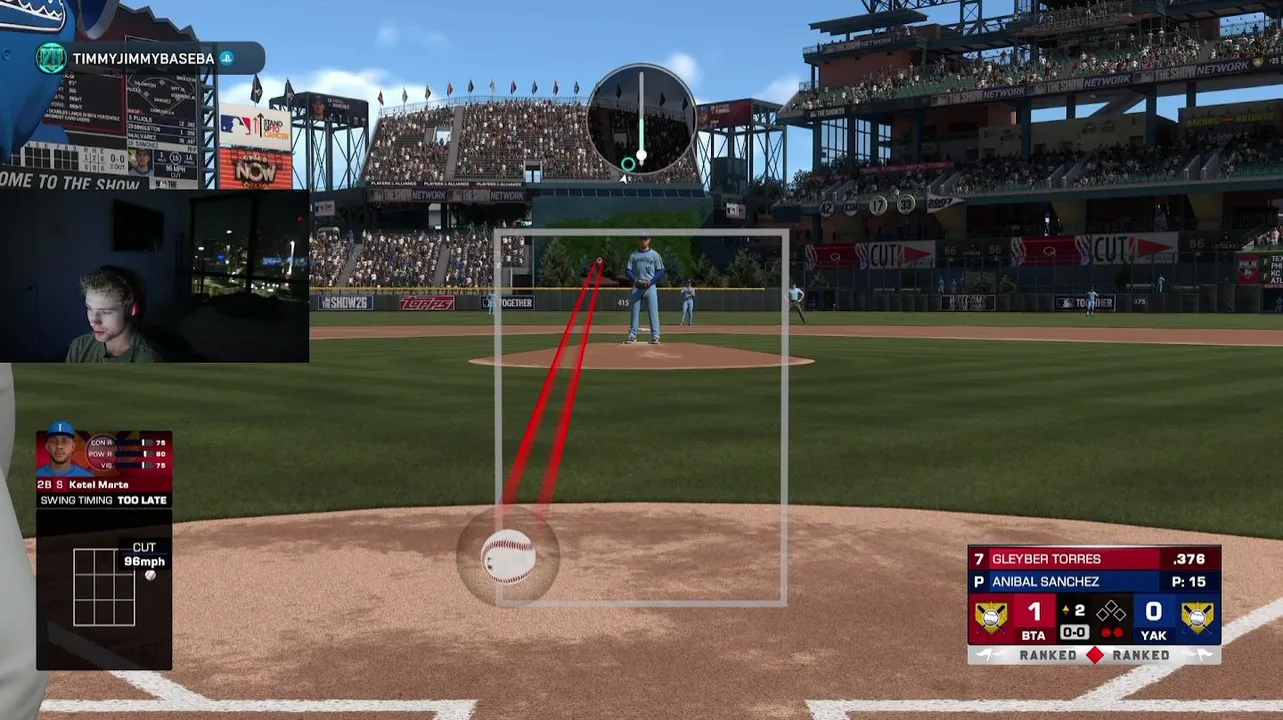Select the BTA team logo on scoreboard
The image size is (1283, 720).
click(x=991, y=617)
